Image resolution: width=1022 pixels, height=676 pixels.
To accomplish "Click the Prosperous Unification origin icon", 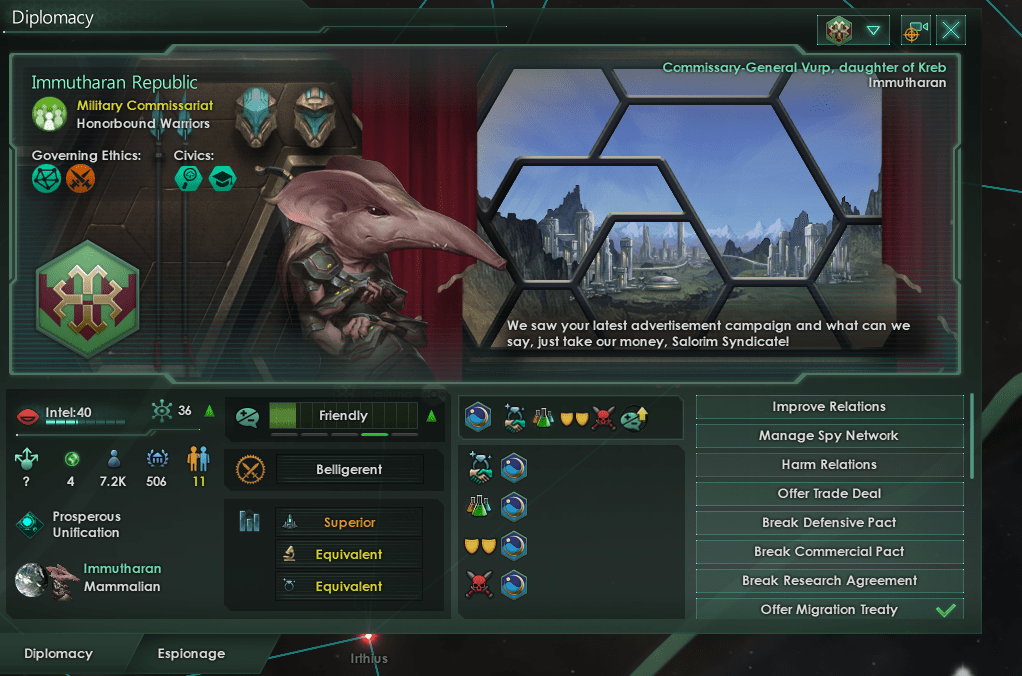I will coord(30,525).
